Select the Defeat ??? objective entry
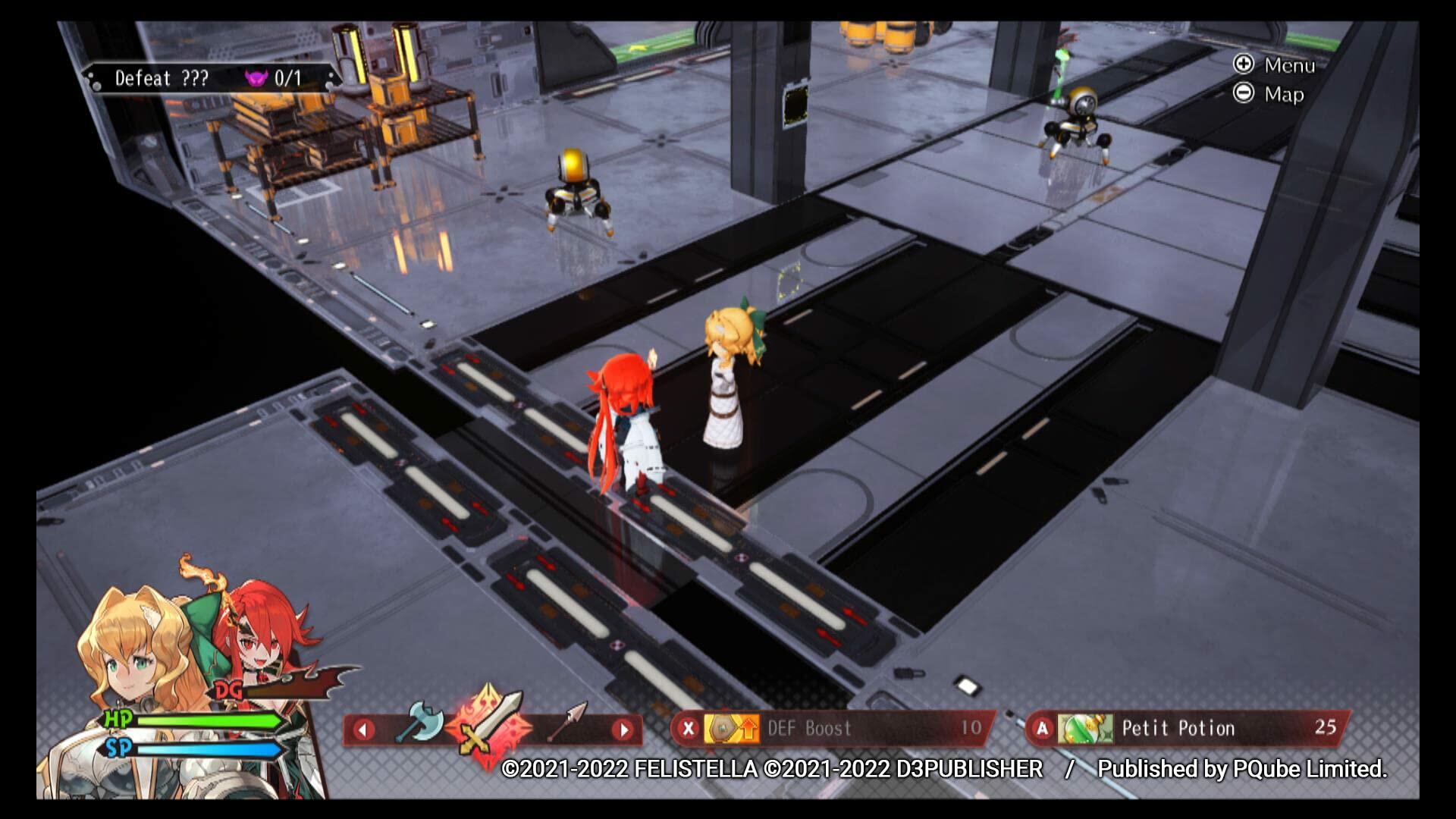 click(163, 78)
